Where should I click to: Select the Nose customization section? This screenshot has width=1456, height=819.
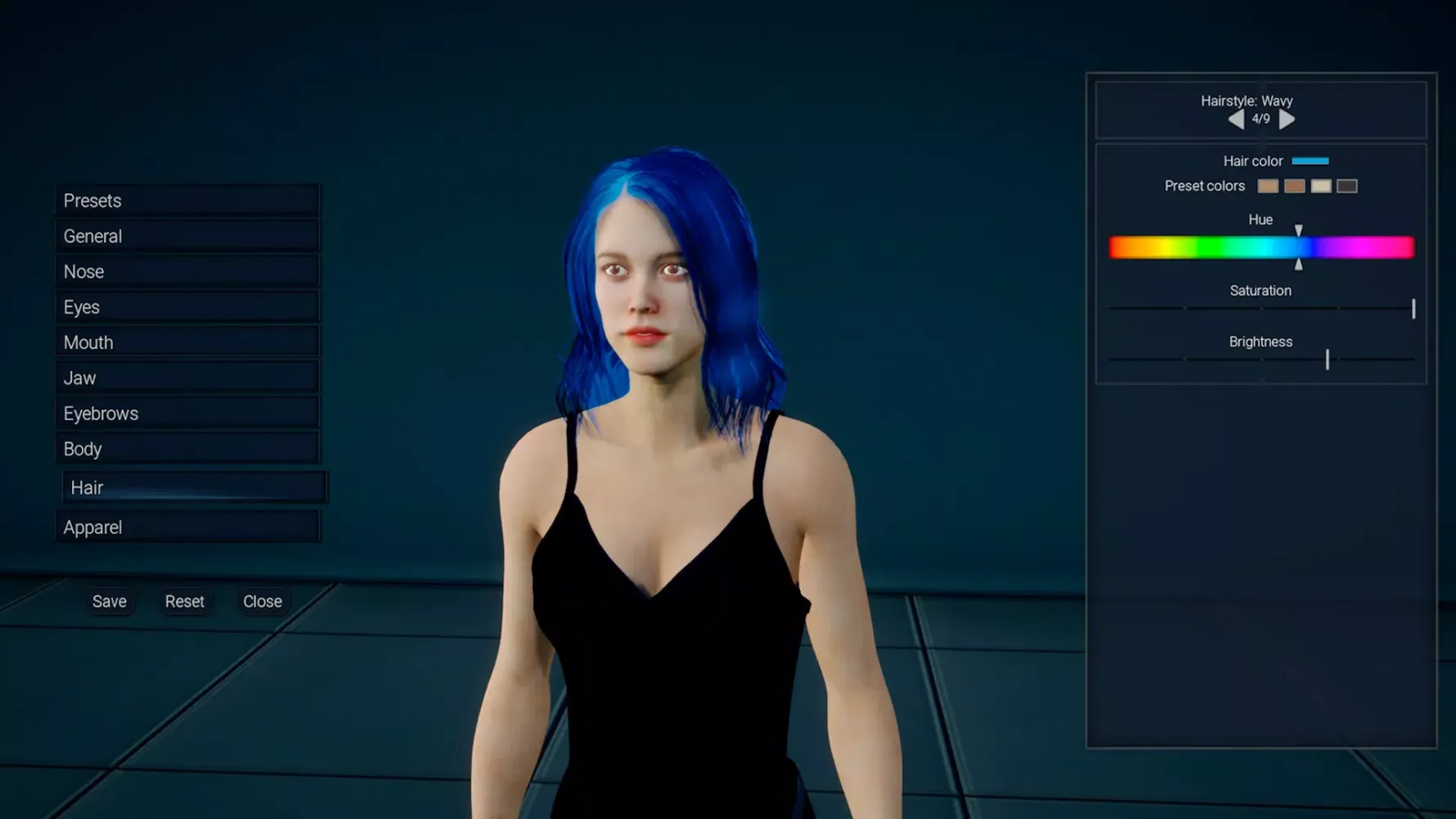[82, 271]
